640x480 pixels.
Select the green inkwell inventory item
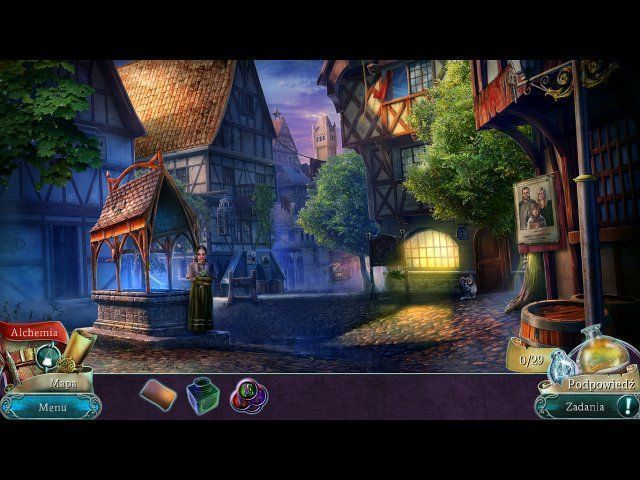tap(203, 395)
